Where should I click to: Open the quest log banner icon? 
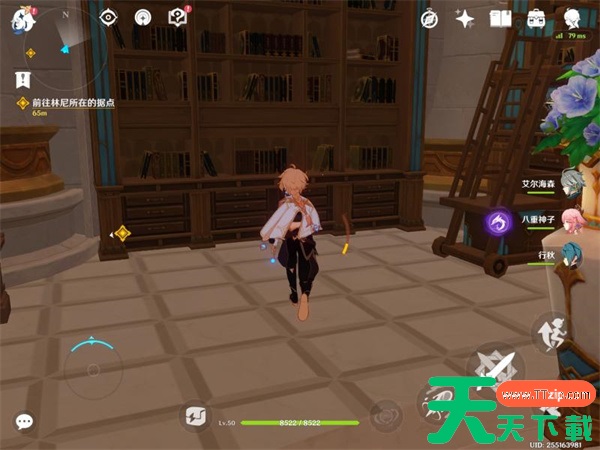click(22, 79)
